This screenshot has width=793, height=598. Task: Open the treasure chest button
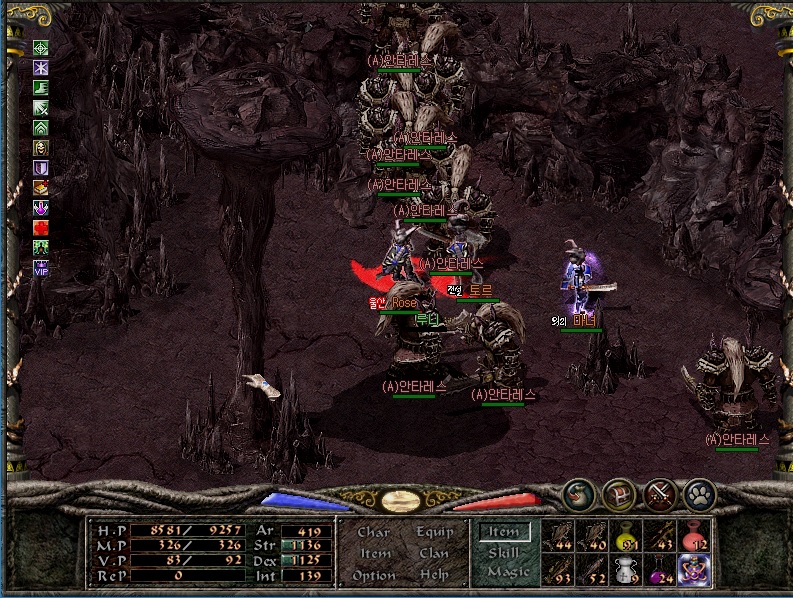tap(618, 493)
